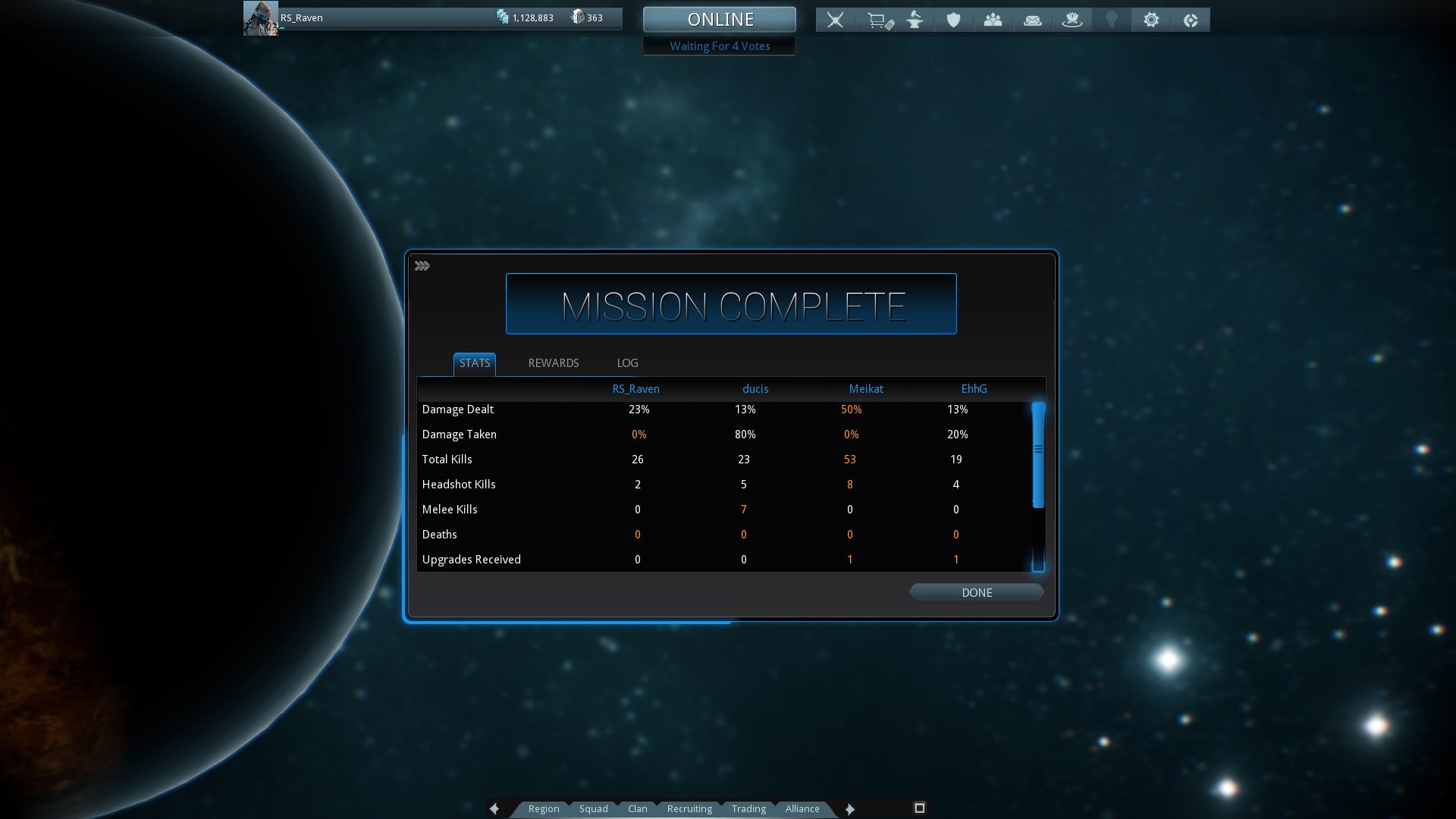Open the Region chat tab

(544, 808)
